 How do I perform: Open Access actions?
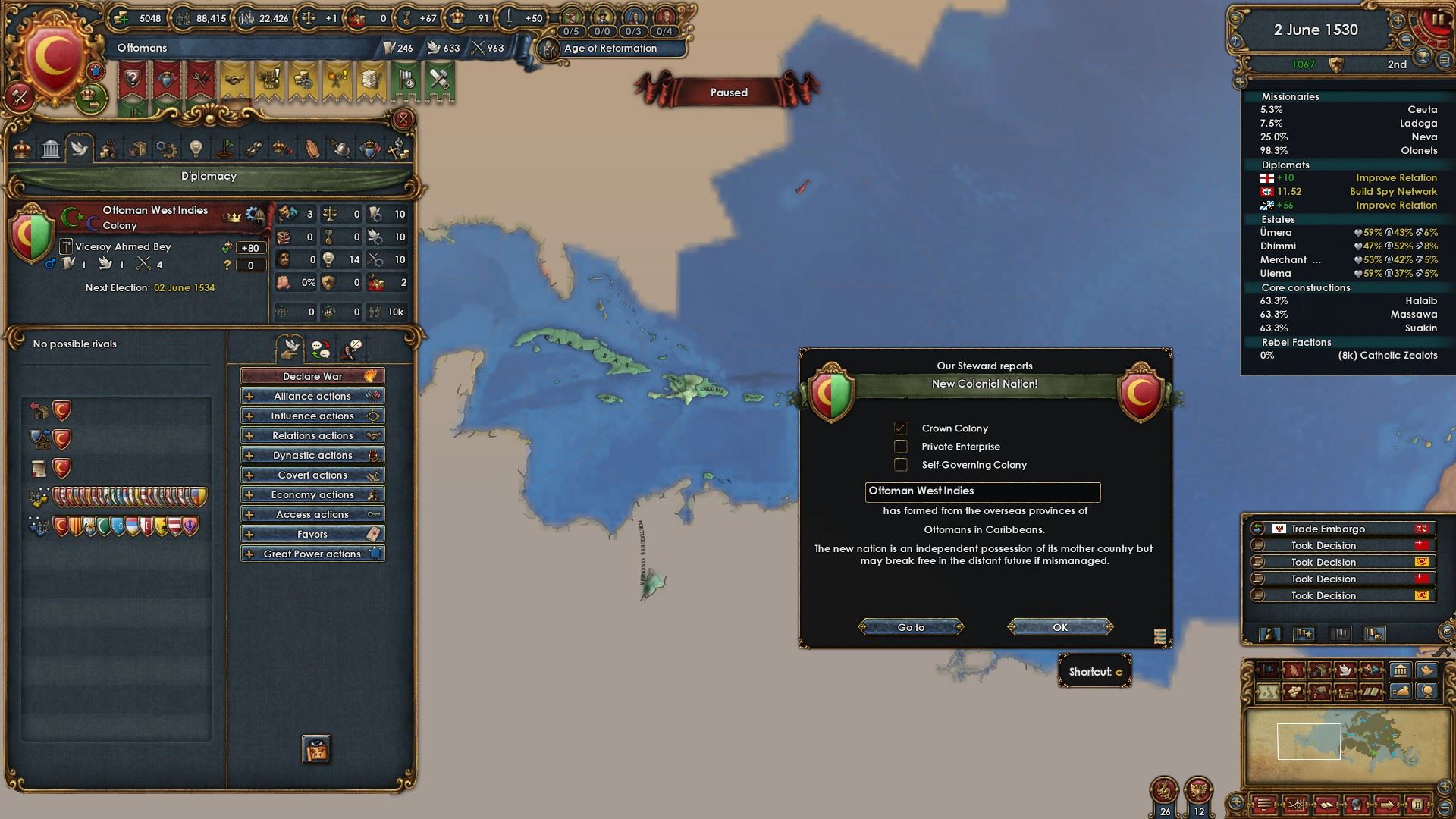[x=312, y=514]
